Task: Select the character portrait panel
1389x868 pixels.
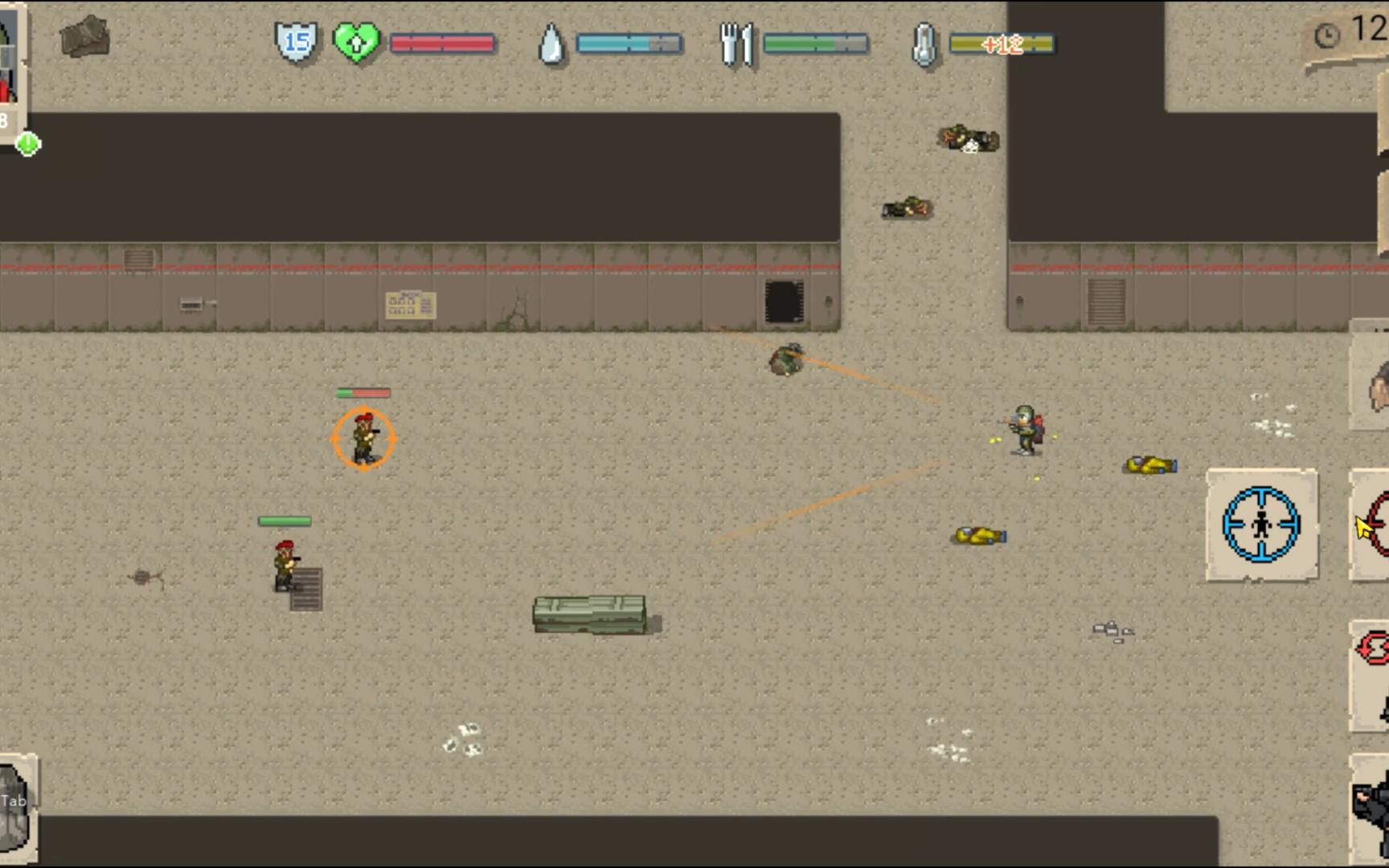Action: [x=10, y=64]
